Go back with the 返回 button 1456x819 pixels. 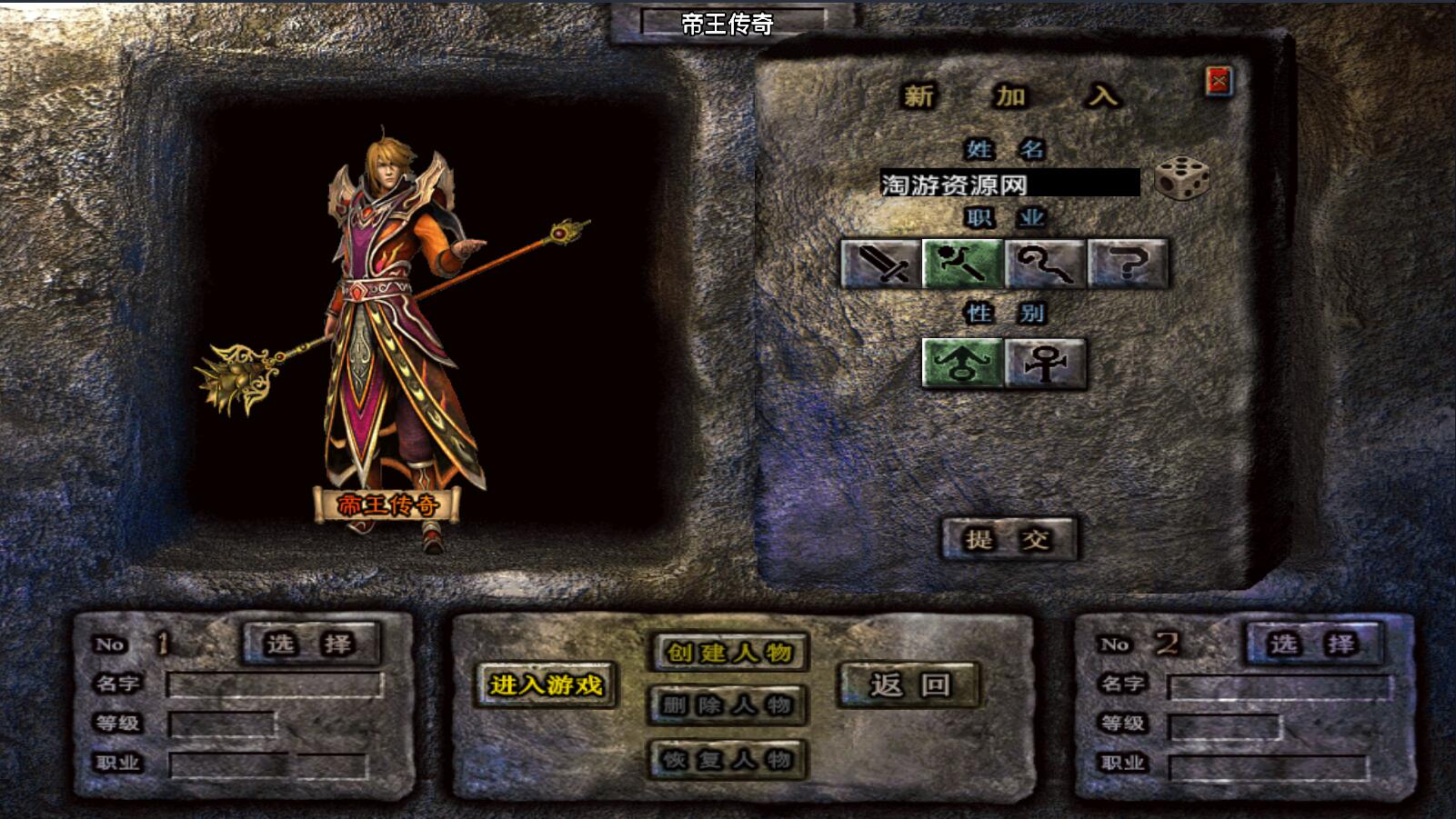(909, 684)
